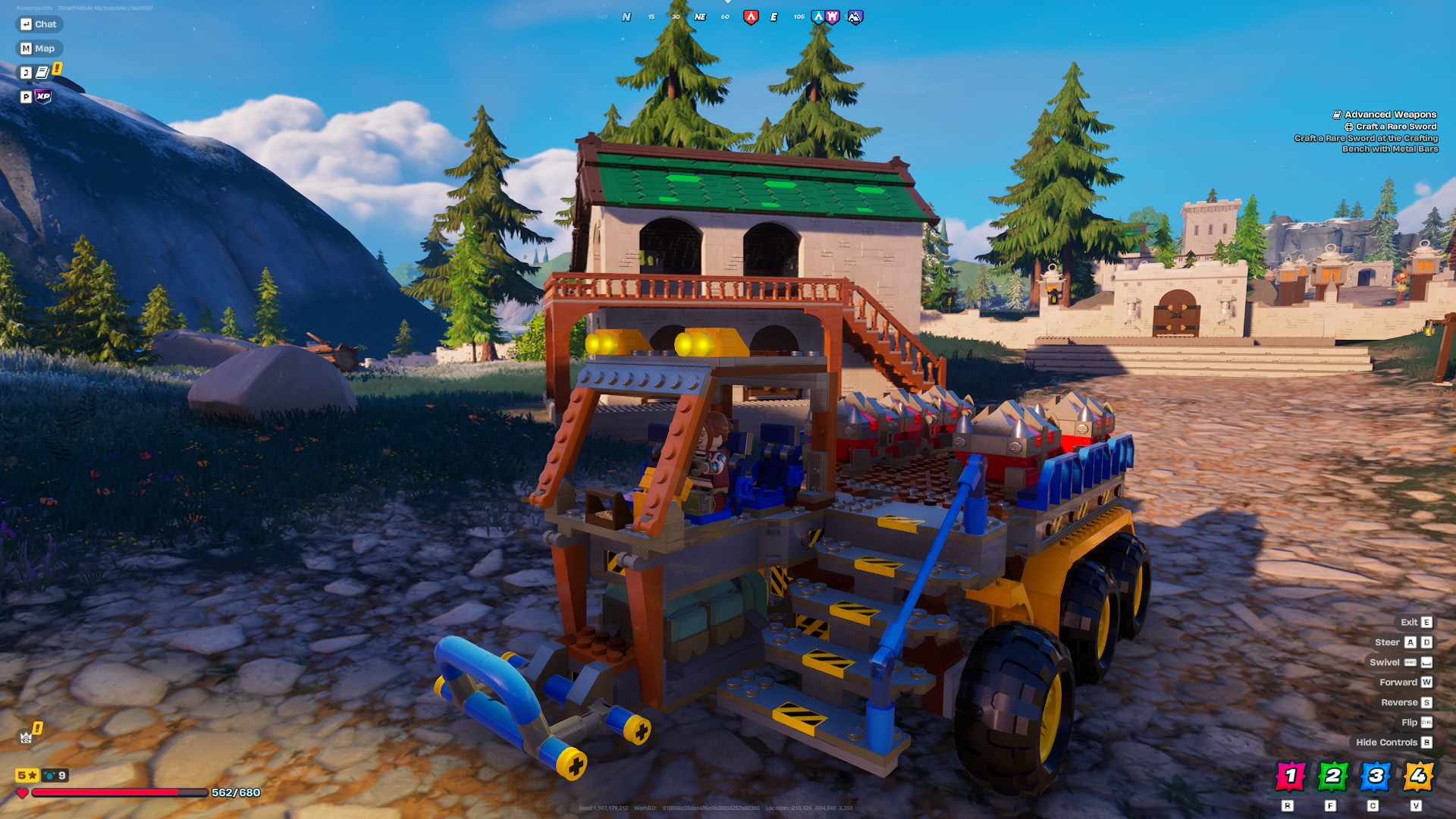Activate the blue channel 3 button
Image resolution: width=1456 pixels, height=819 pixels.
[1375, 776]
